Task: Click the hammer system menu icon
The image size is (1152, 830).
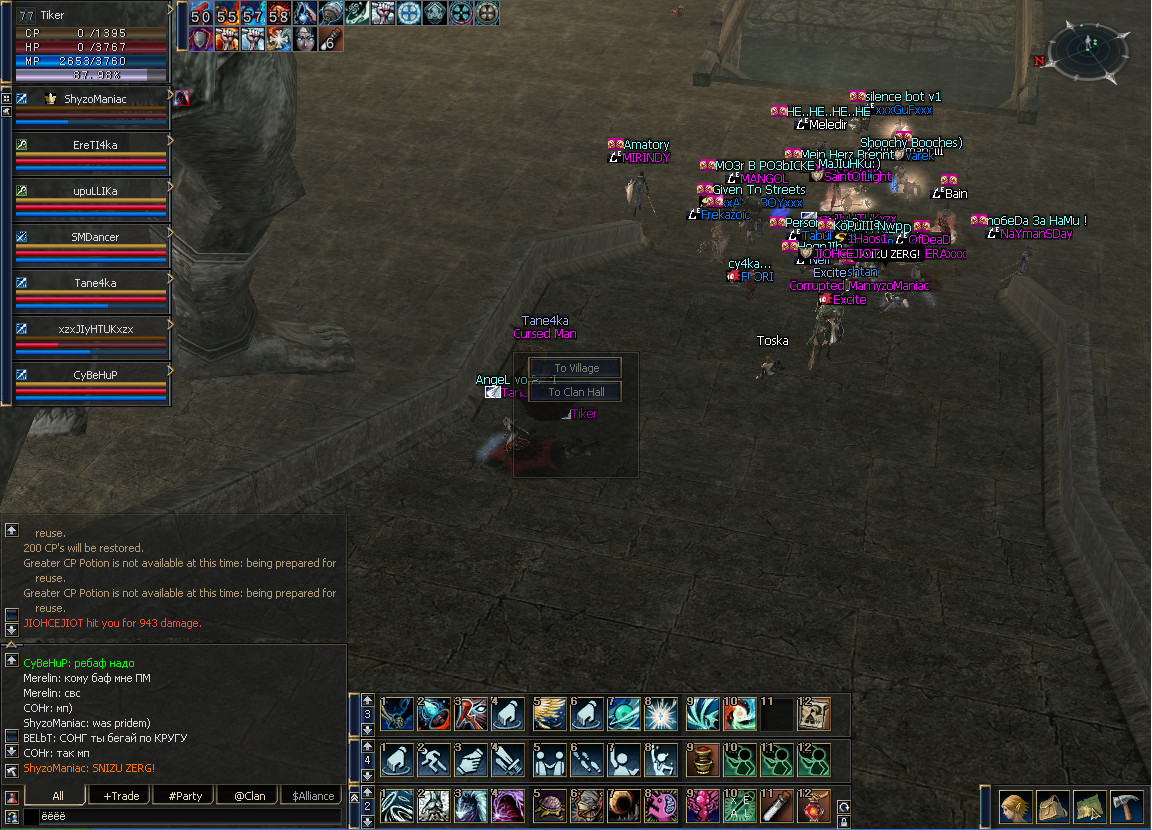Action: point(1126,806)
